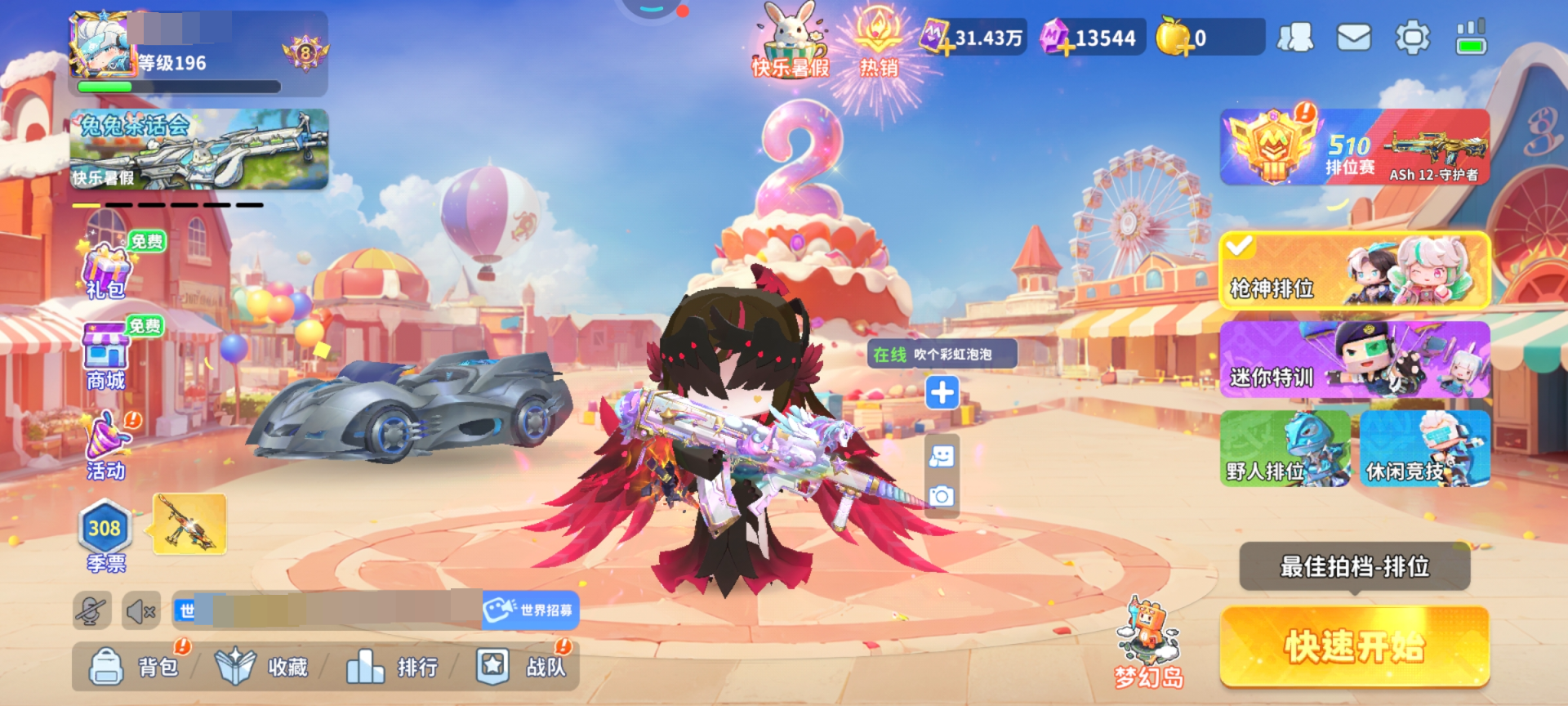Open the 活动 events page

point(107,446)
